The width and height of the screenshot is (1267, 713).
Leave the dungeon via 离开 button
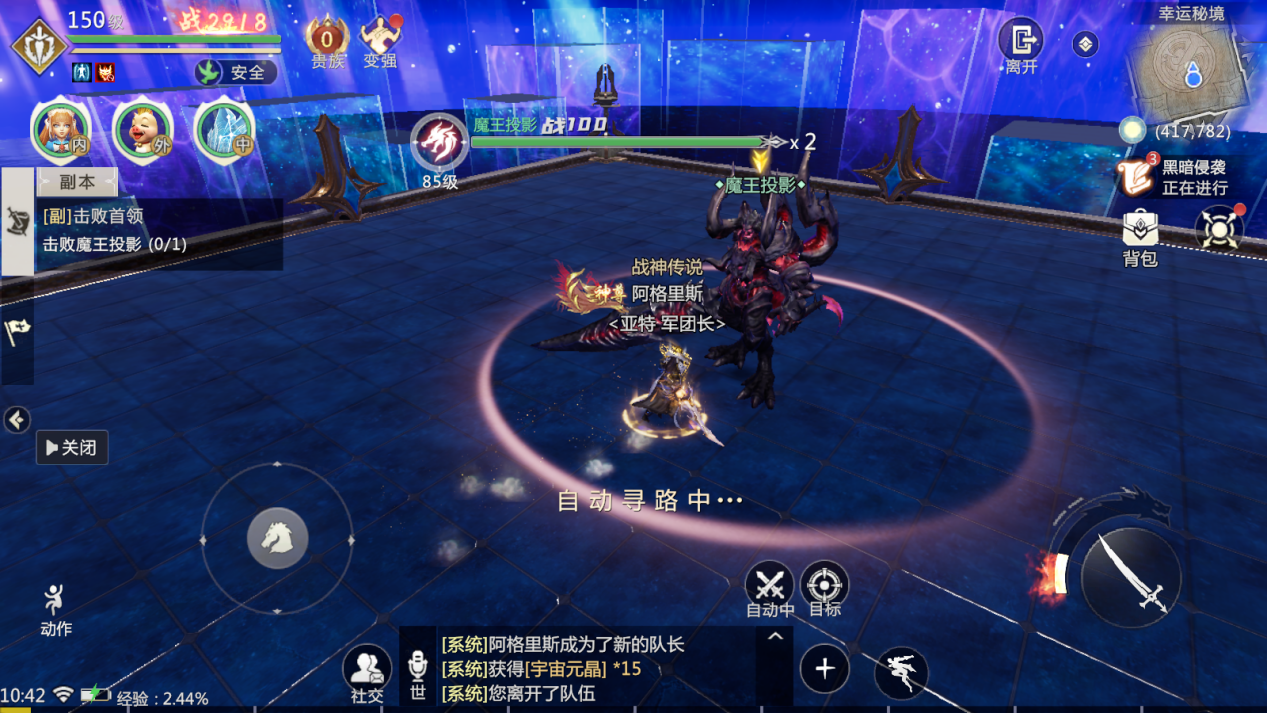1021,44
